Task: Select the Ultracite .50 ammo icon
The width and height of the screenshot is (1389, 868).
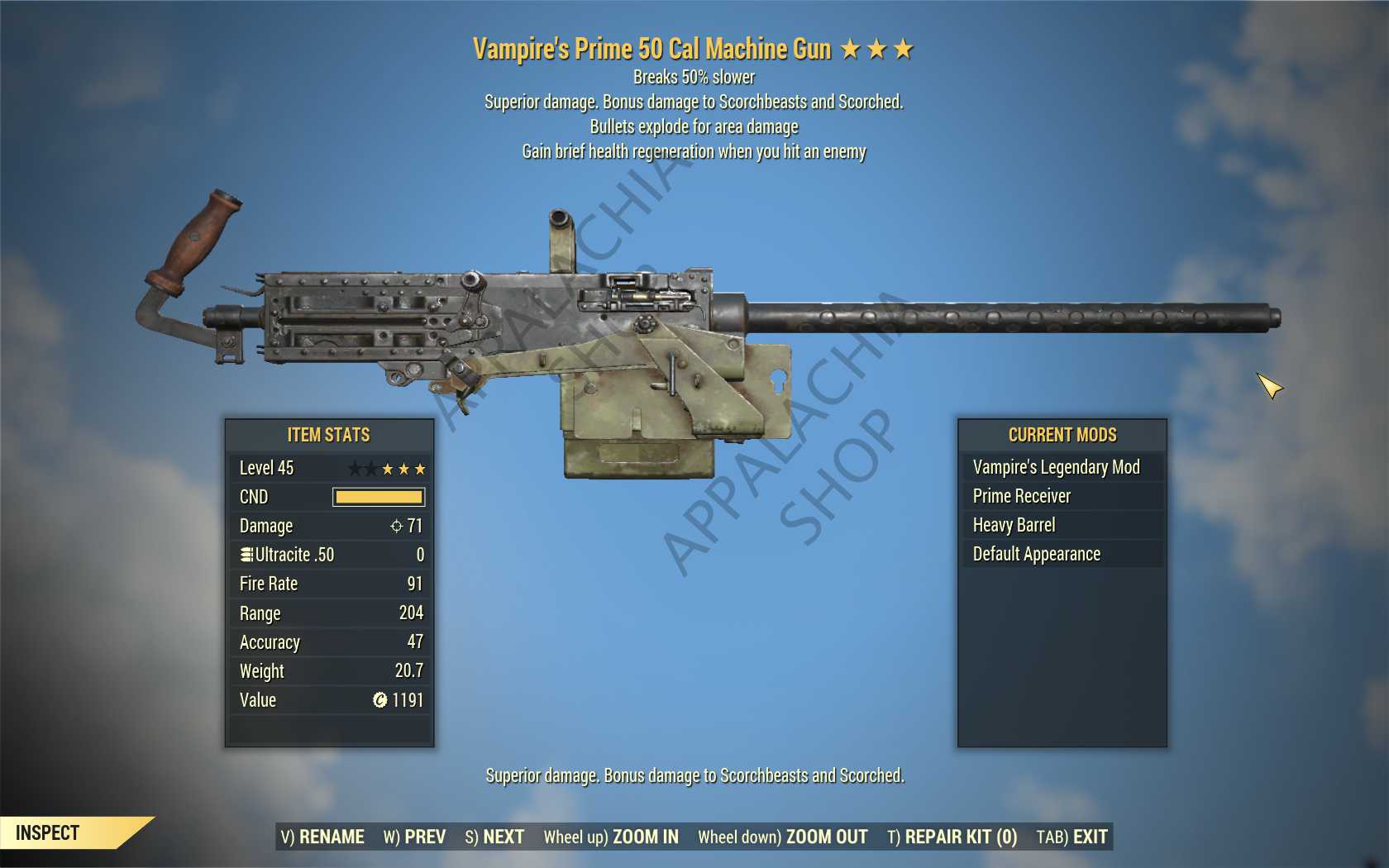Action: click(246, 555)
